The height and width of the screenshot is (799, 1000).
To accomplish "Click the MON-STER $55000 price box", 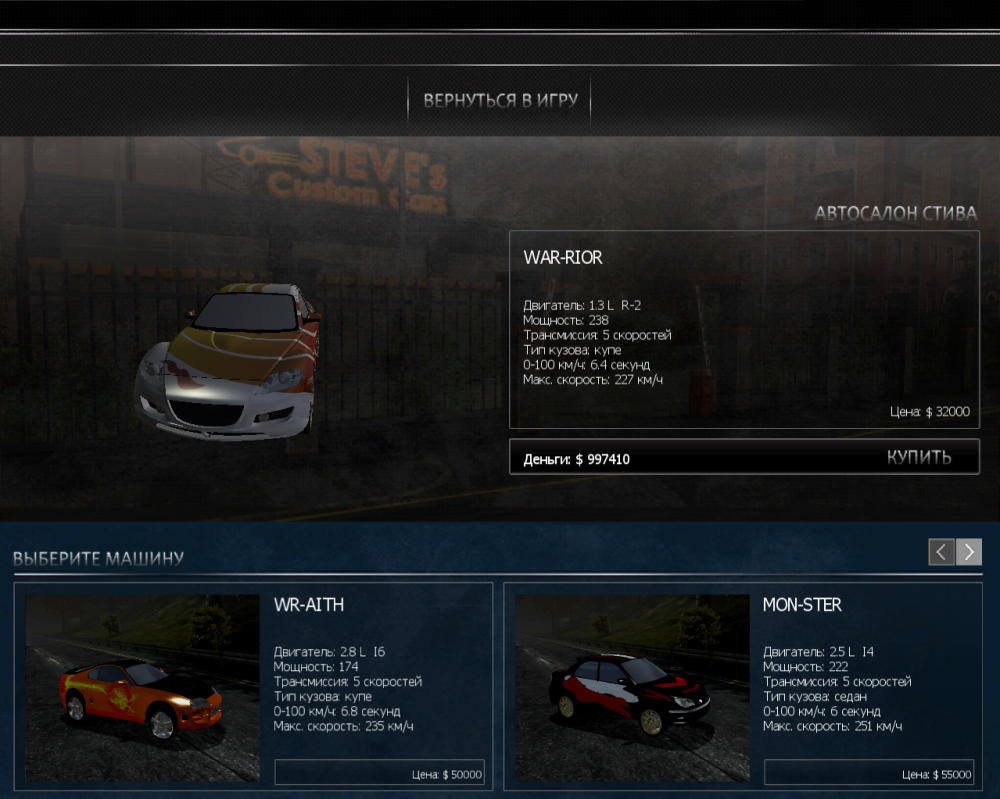I will pyautogui.click(x=868, y=773).
